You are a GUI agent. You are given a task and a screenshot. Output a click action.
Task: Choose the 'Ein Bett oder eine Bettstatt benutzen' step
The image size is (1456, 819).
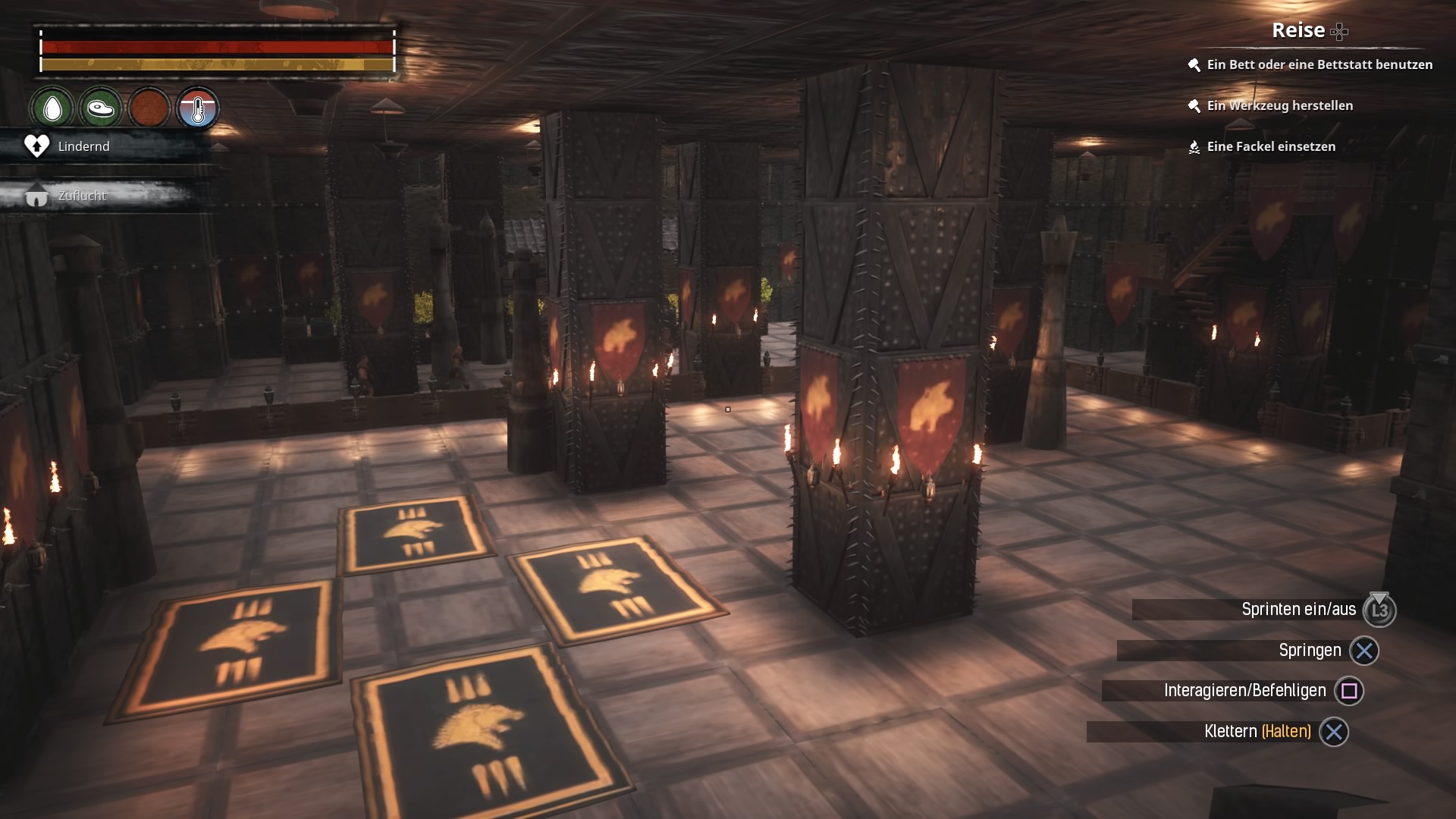1319,65
